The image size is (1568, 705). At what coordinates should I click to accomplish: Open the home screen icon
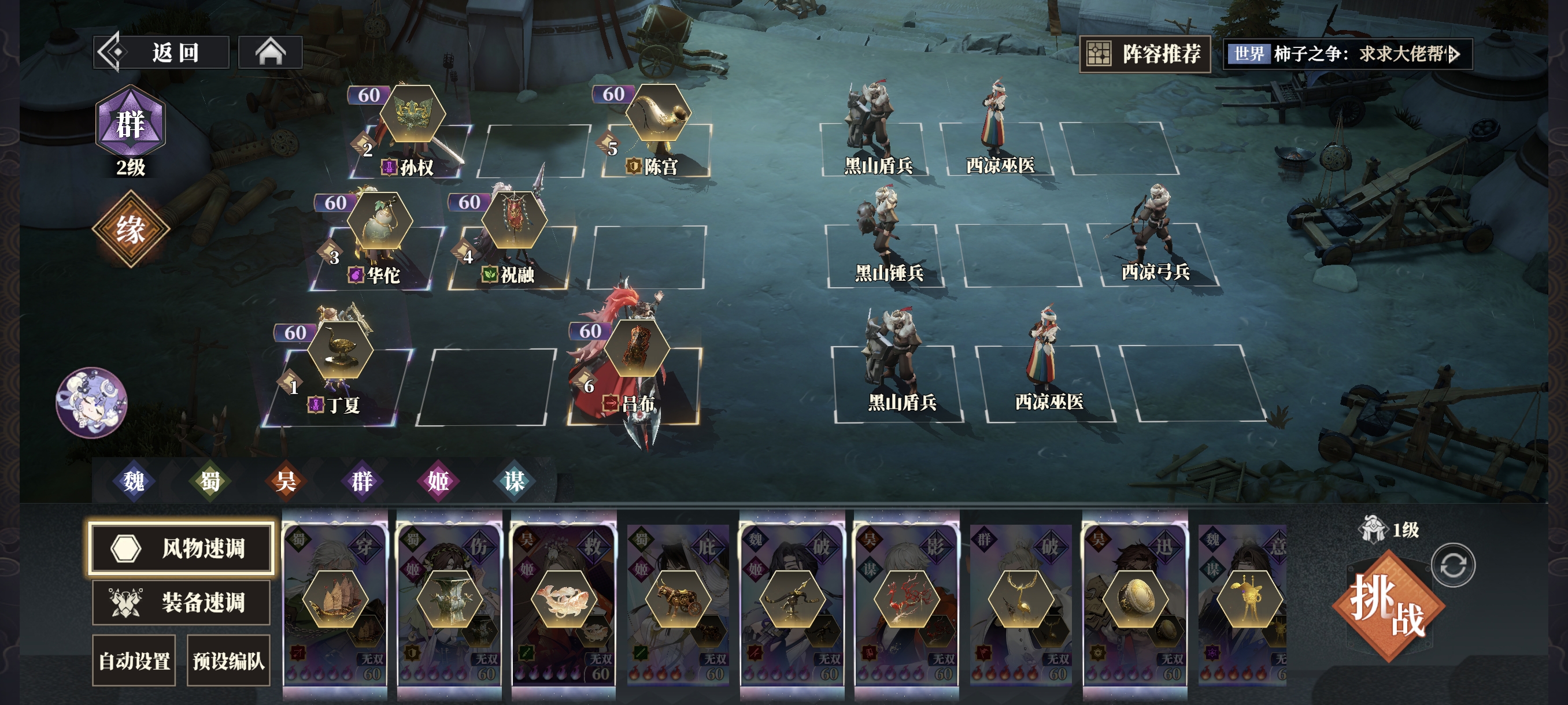(270, 53)
